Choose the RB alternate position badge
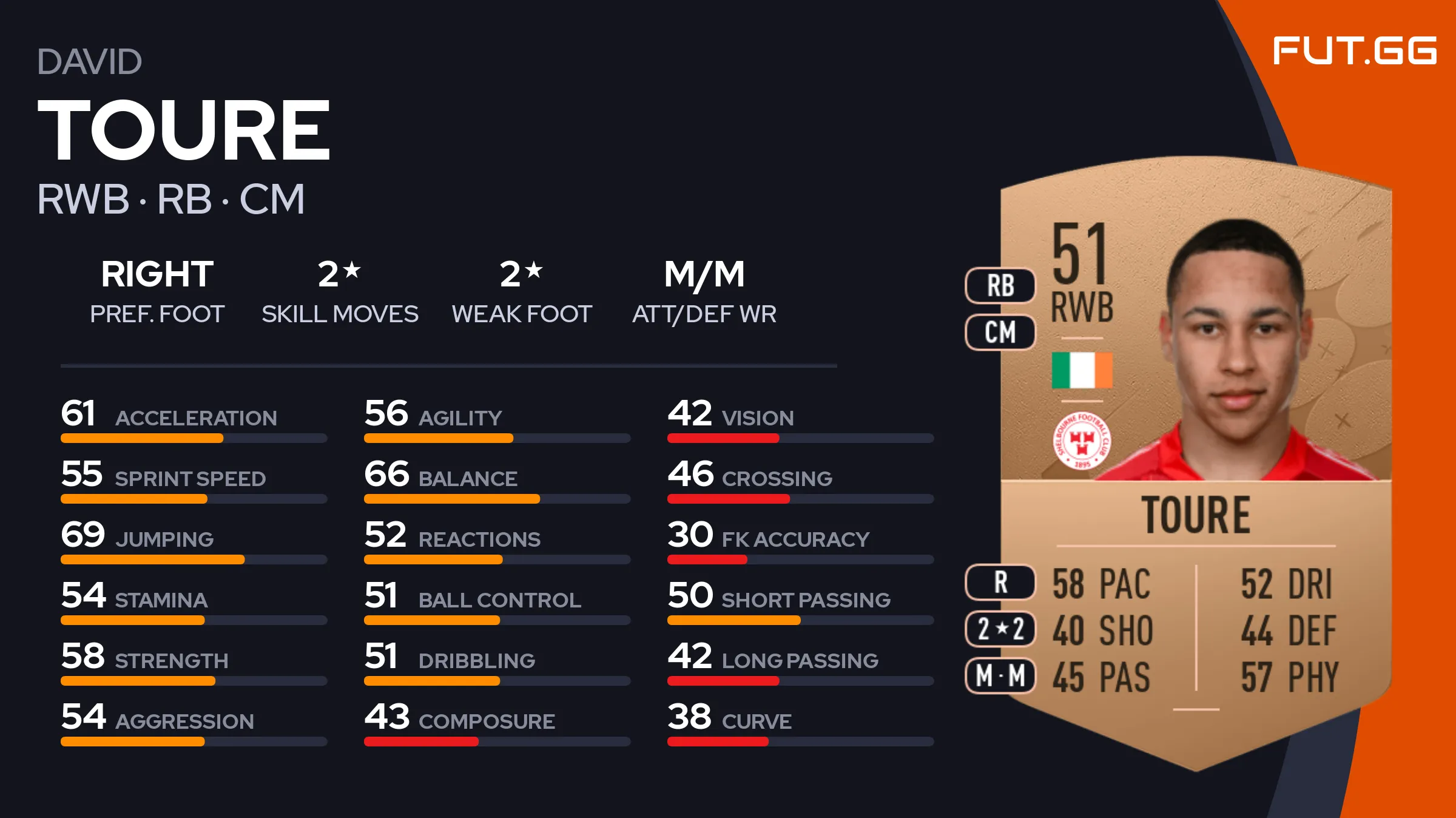Image resolution: width=1456 pixels, height=818 pixels. (1000, 286)
